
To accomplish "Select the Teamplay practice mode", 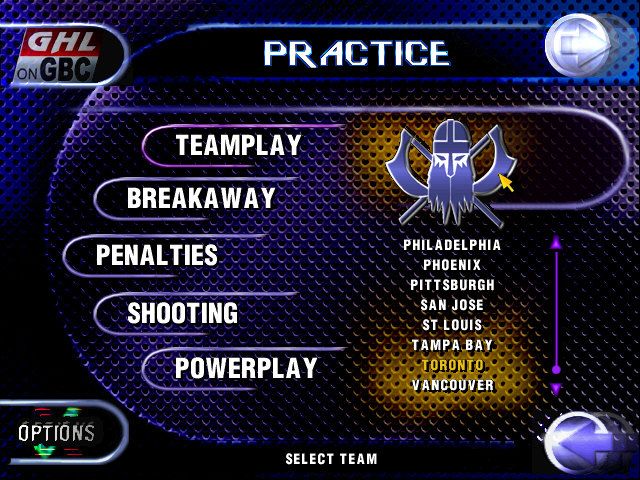I will point(238,146).
